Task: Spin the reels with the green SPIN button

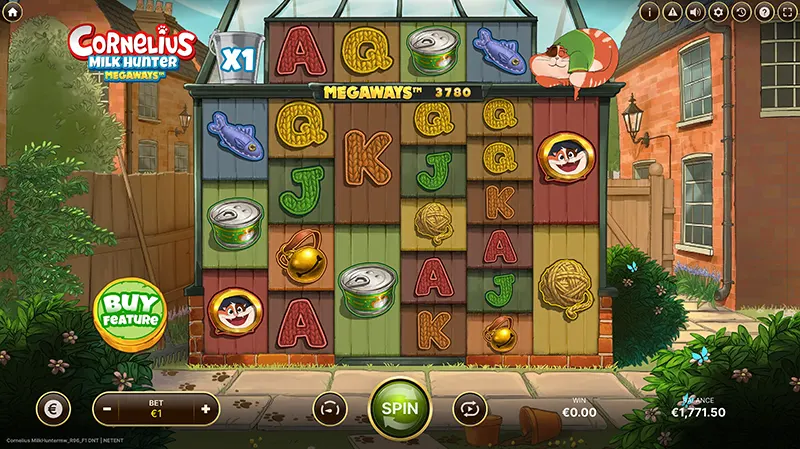Action: point(400,410)
